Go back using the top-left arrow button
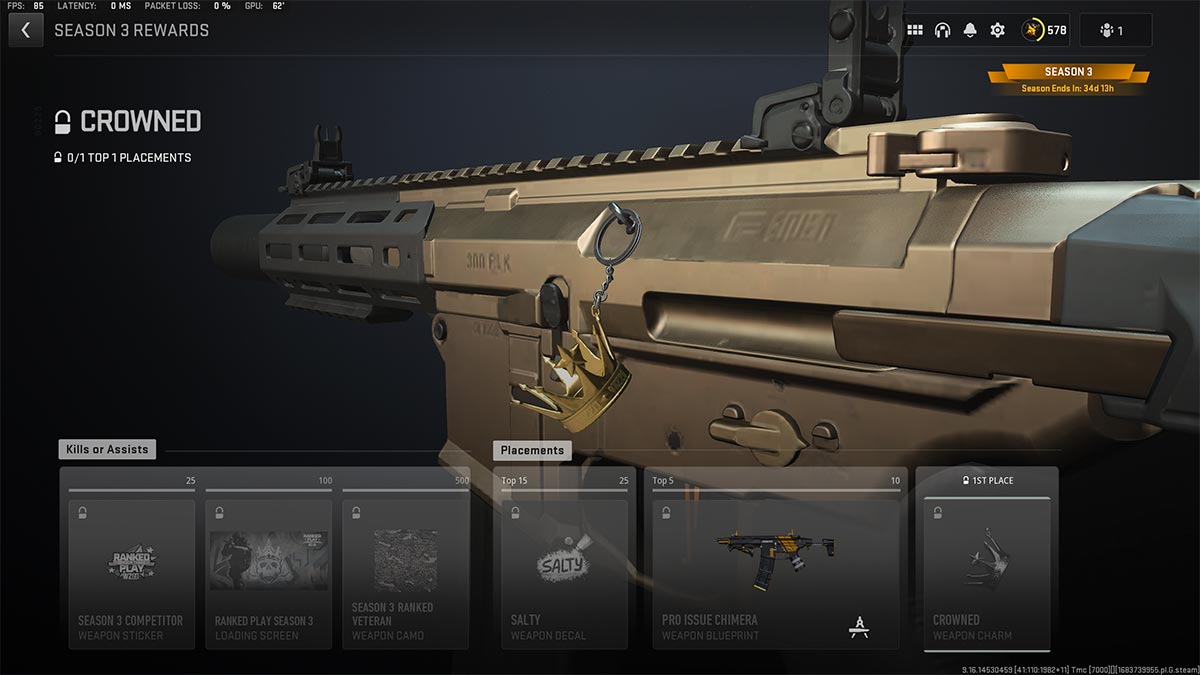Image resolution: width=1200 pixels, height=675 pixels. tap(25, 30)
